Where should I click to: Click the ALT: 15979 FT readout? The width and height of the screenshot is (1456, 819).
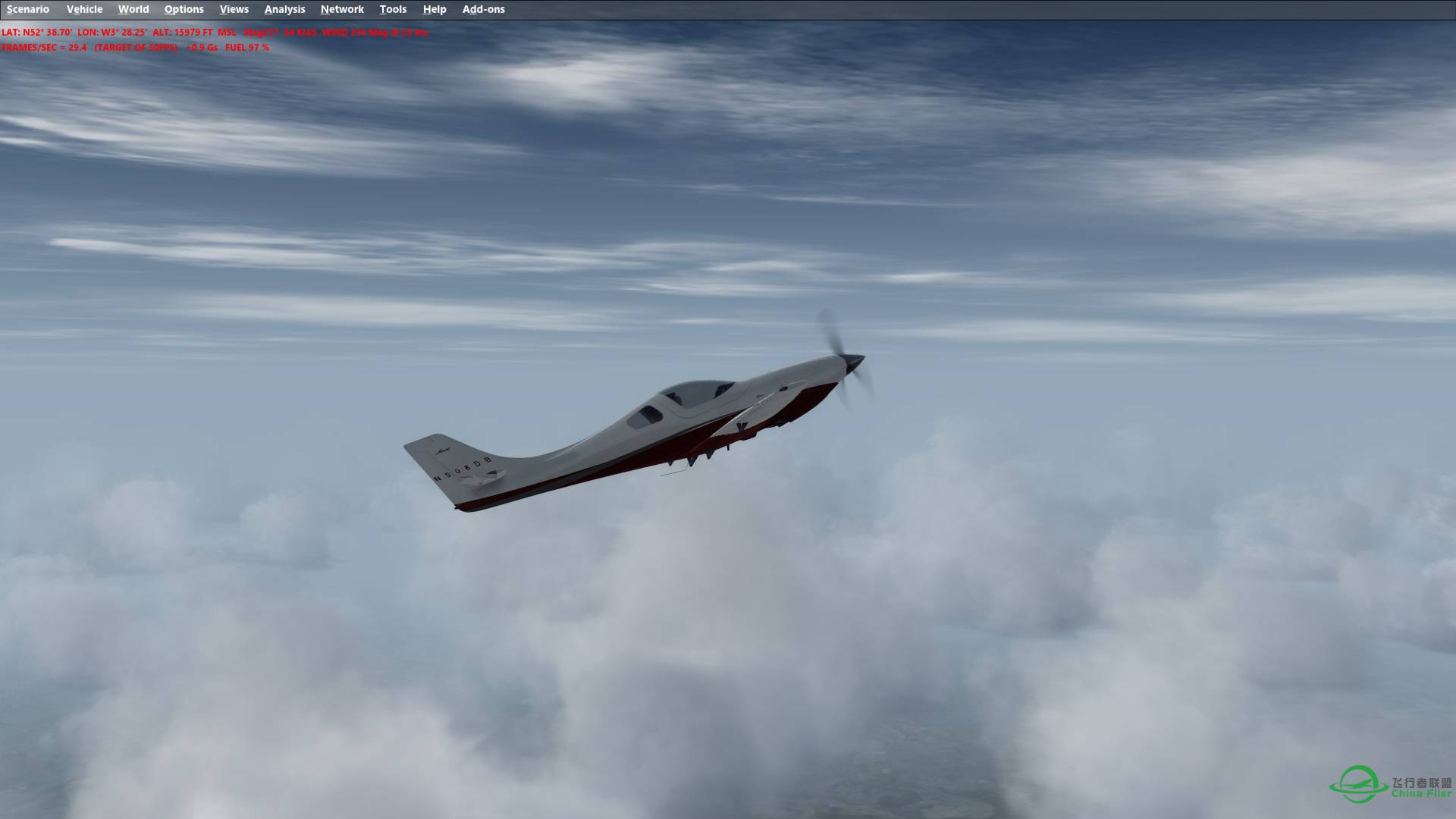(182, 33)
